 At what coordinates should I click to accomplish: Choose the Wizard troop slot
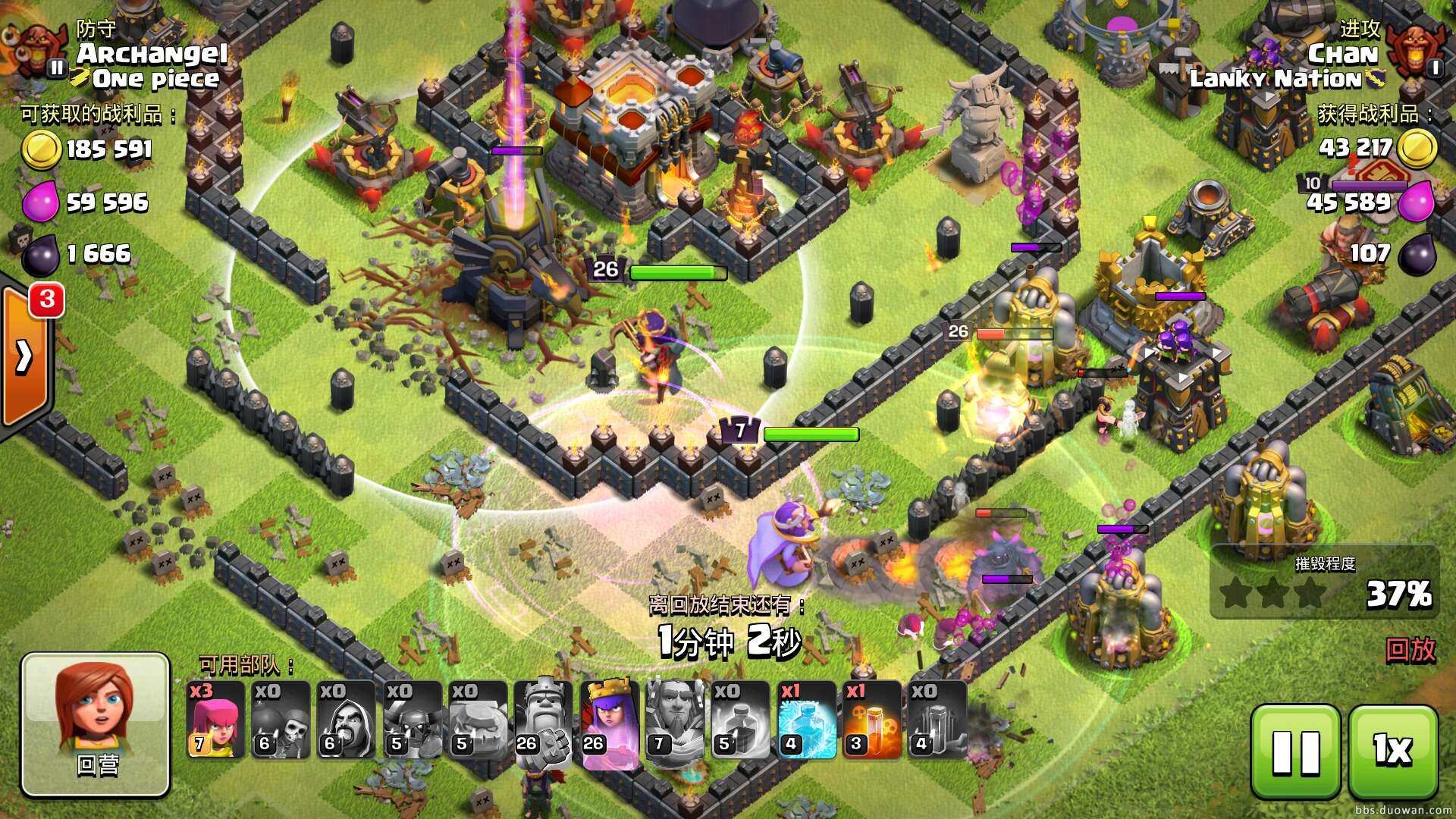pyautogui.click(x=346, y=720)
